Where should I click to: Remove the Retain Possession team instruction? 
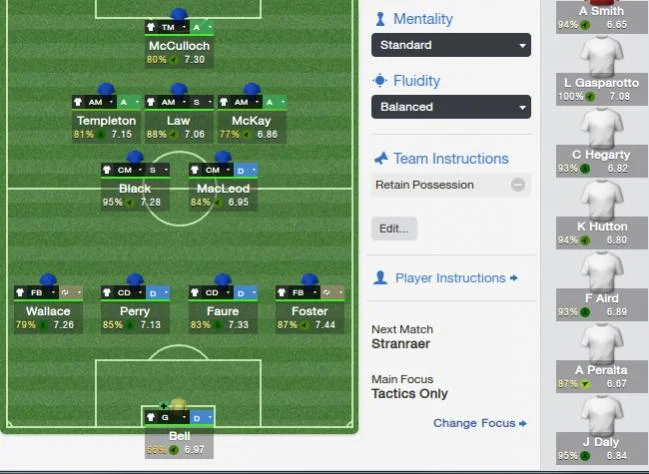517,185
